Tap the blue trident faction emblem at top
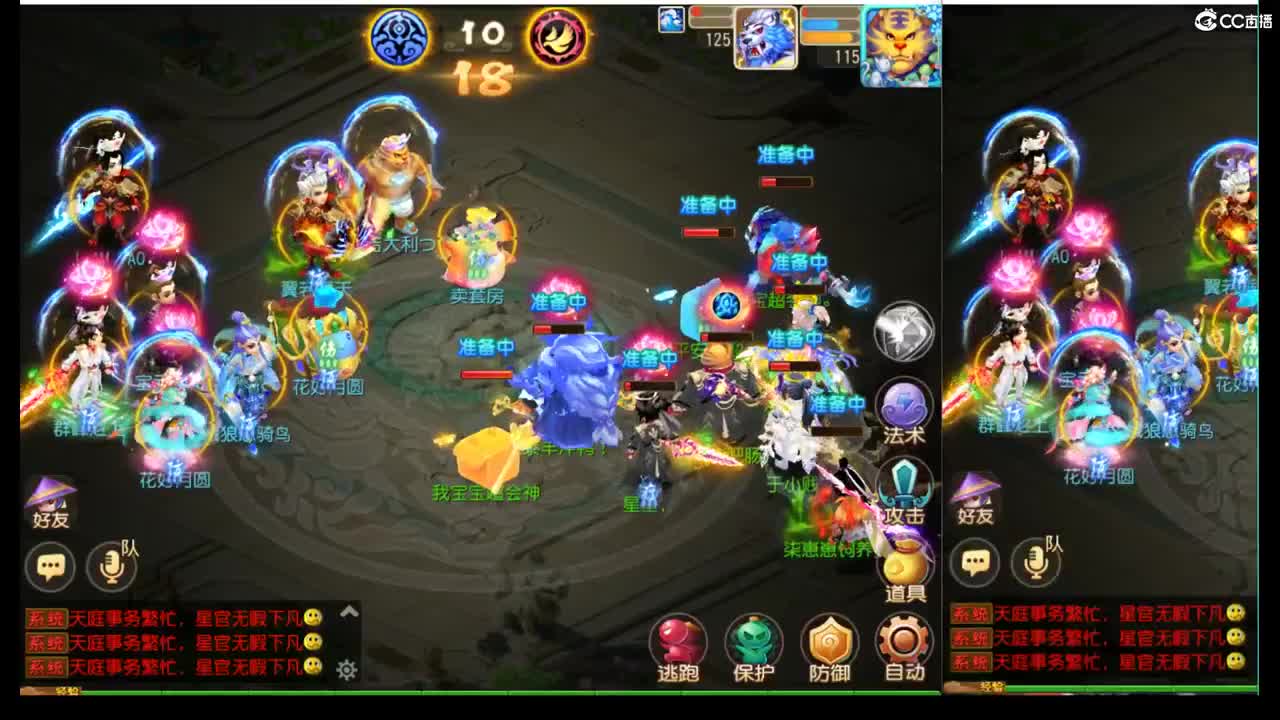1280x720 pixels. coord(399,36)
